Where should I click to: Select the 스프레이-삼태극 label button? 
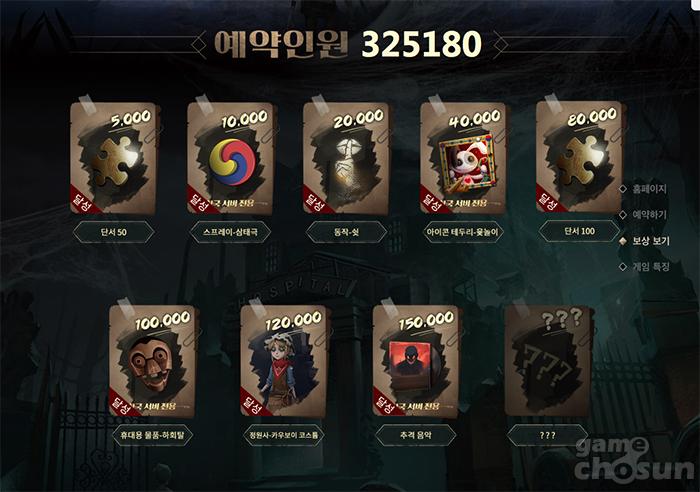click(230, 232)
